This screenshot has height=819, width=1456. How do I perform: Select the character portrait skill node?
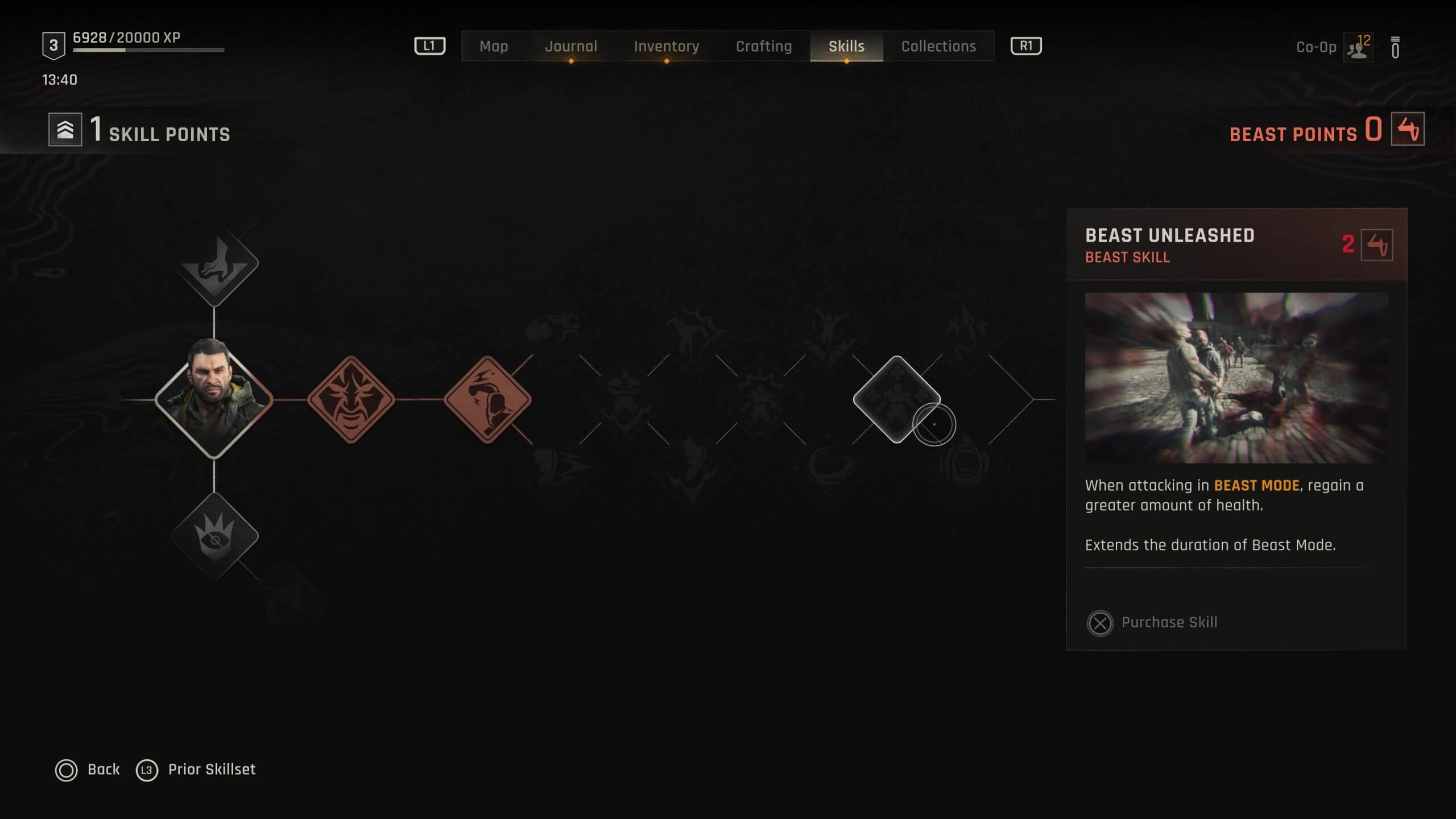[x=214, y=399]
